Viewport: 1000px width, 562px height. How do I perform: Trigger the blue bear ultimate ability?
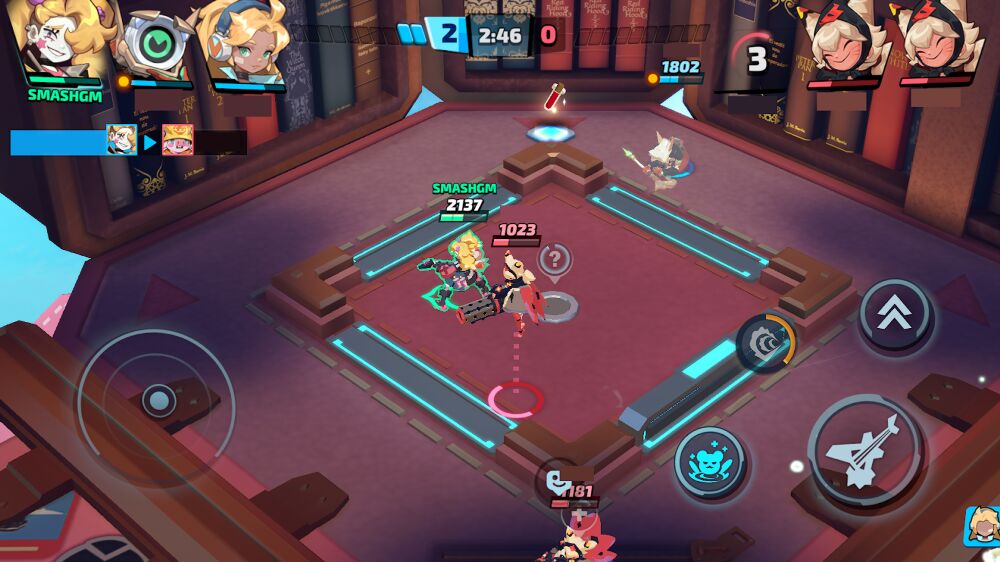[709, 463]
